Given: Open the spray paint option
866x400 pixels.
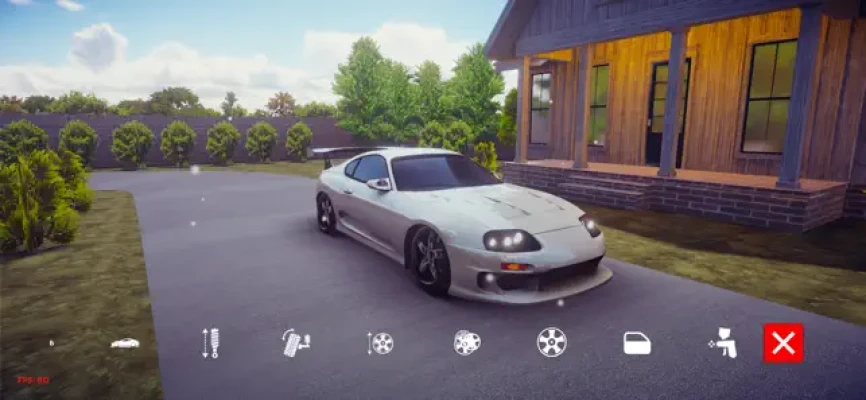Looking at the screenshot, I should [x=722, y=343].
